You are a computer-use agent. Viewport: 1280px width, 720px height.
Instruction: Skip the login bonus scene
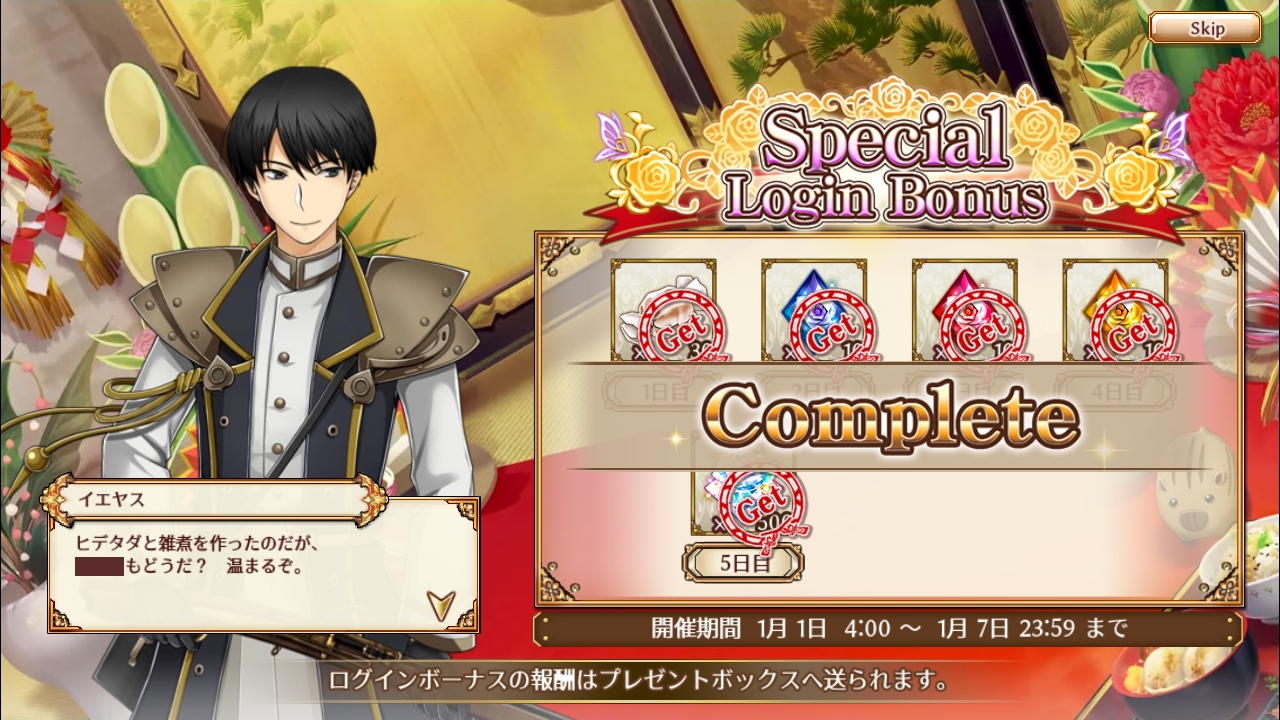(x=1205, y=28)
